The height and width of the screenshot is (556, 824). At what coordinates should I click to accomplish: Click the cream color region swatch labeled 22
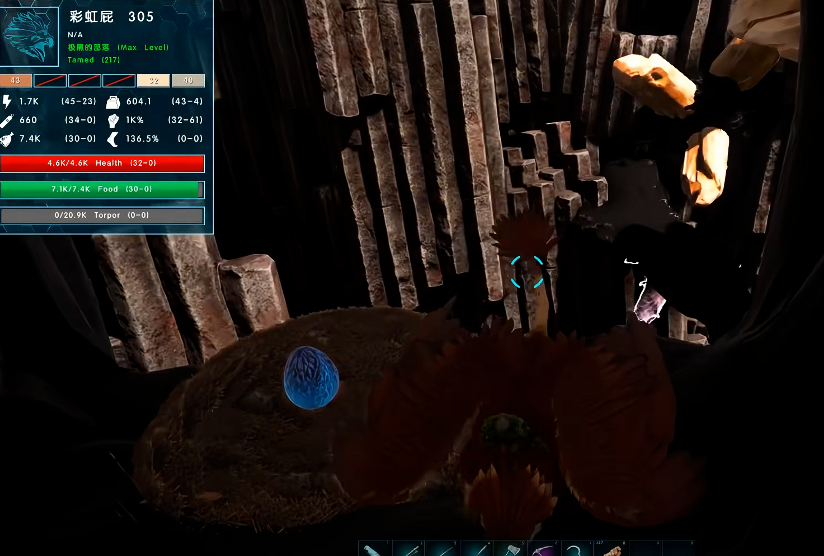coord(153,81)
